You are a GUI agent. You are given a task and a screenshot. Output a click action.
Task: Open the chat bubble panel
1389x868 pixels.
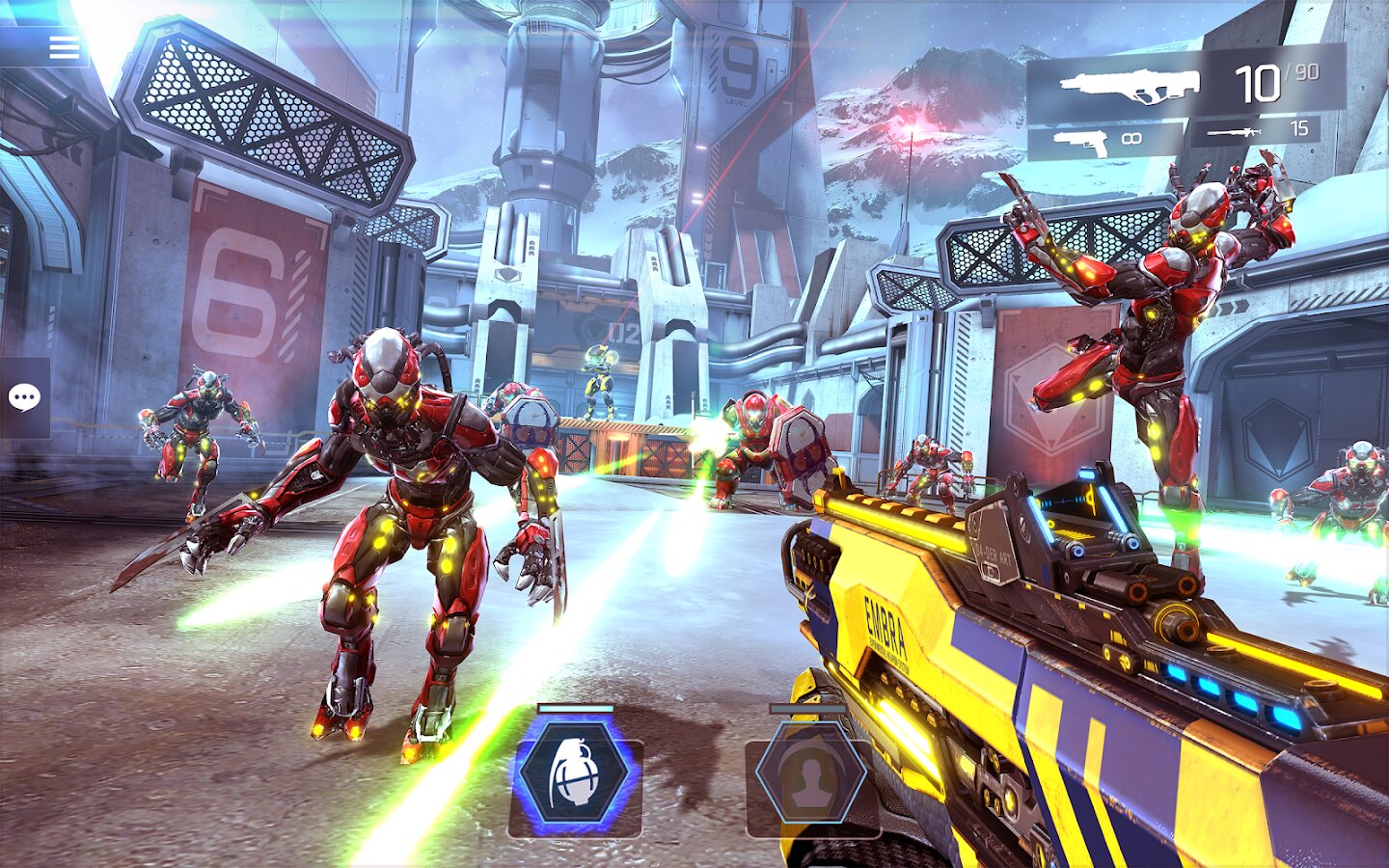pyautogui.click(x=24, y=397)
